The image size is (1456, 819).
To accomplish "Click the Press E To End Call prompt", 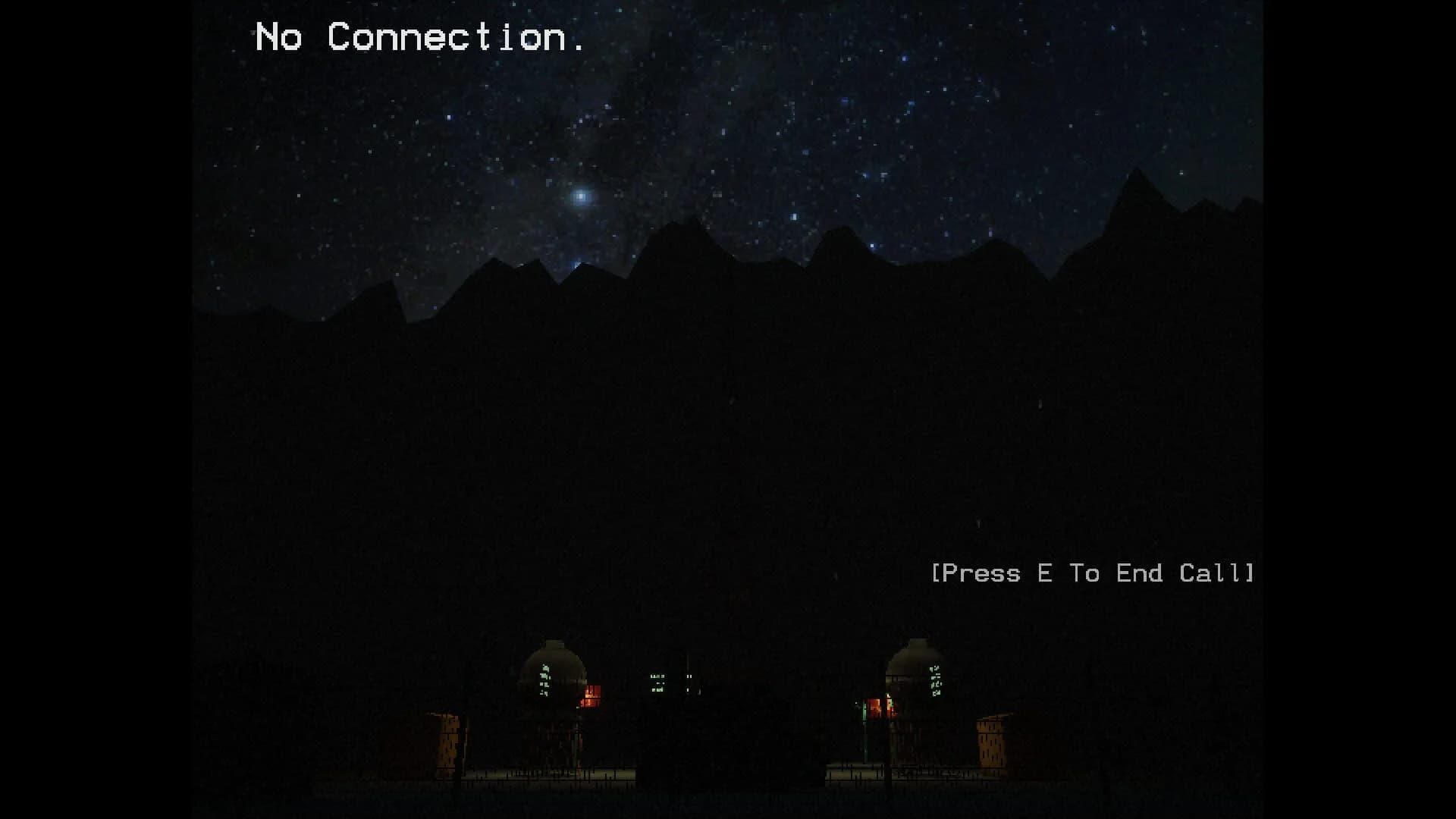I will click(1094, 574).
